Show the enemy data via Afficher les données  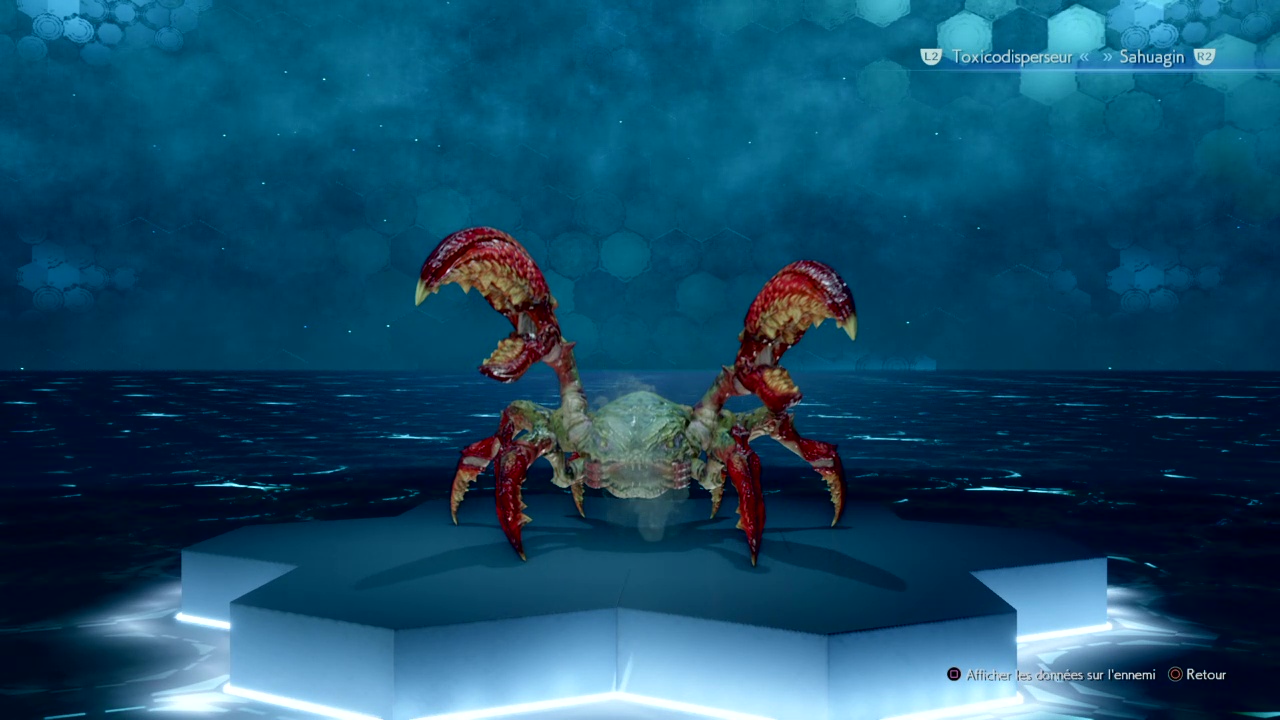pos(1060,675)
